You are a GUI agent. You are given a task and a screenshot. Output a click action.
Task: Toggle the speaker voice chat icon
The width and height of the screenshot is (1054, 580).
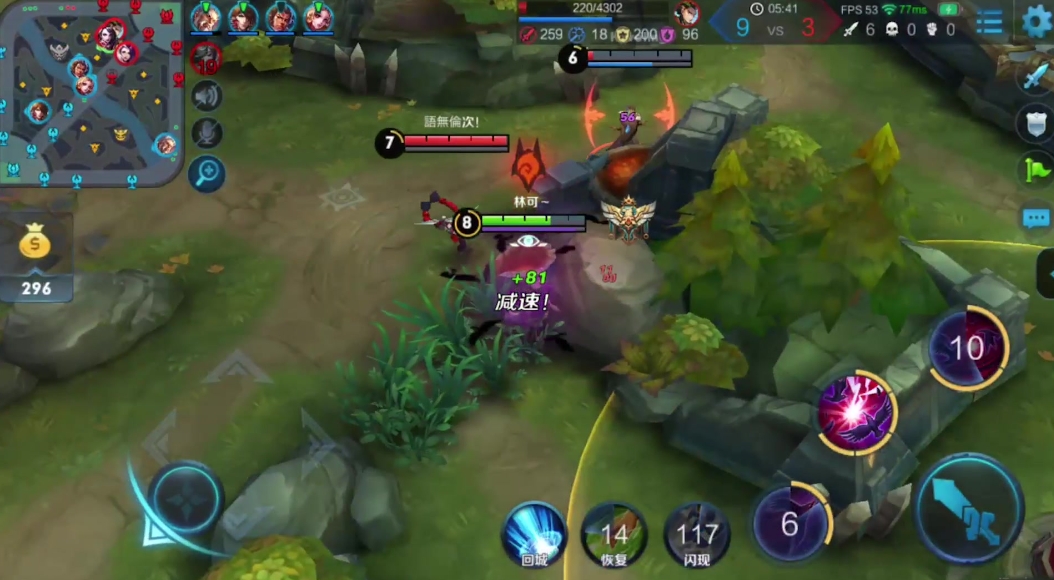pos(206,96)
